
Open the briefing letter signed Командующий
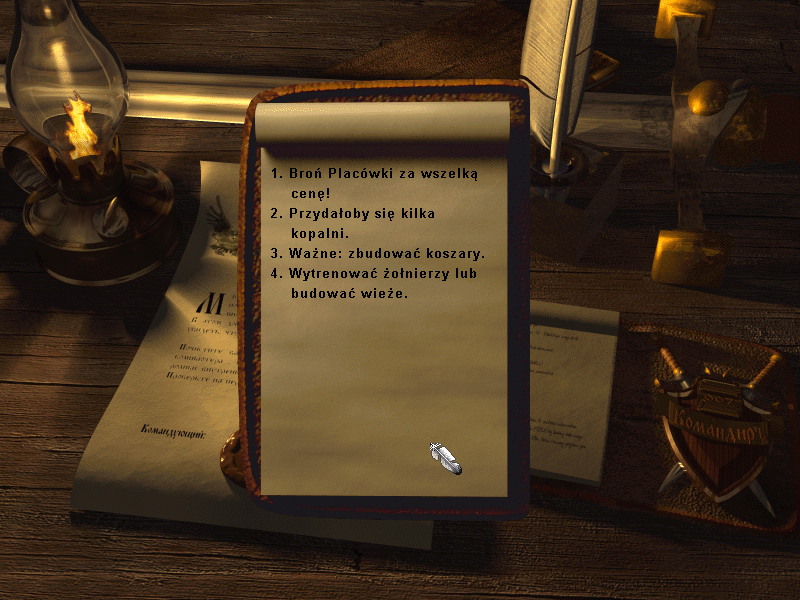click(x=160, y=380)
